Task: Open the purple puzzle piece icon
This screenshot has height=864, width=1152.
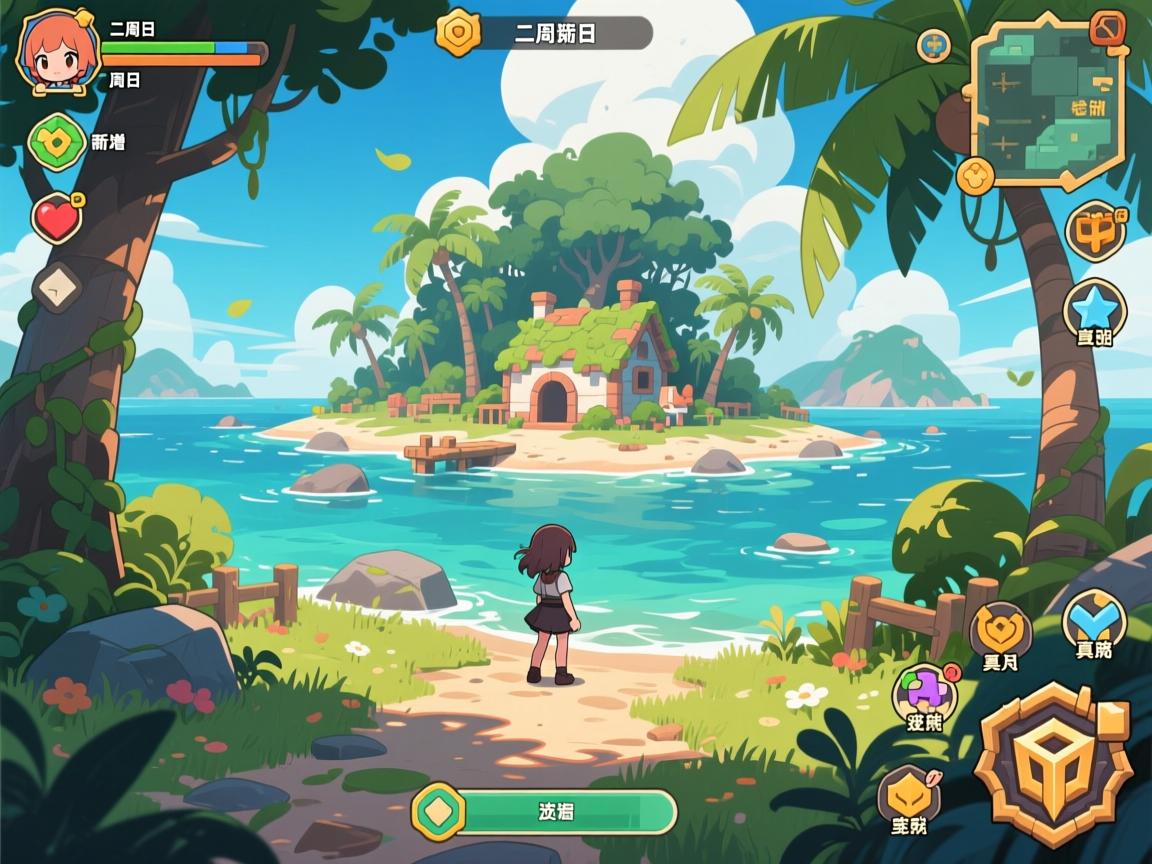Action: coord(924,691)
